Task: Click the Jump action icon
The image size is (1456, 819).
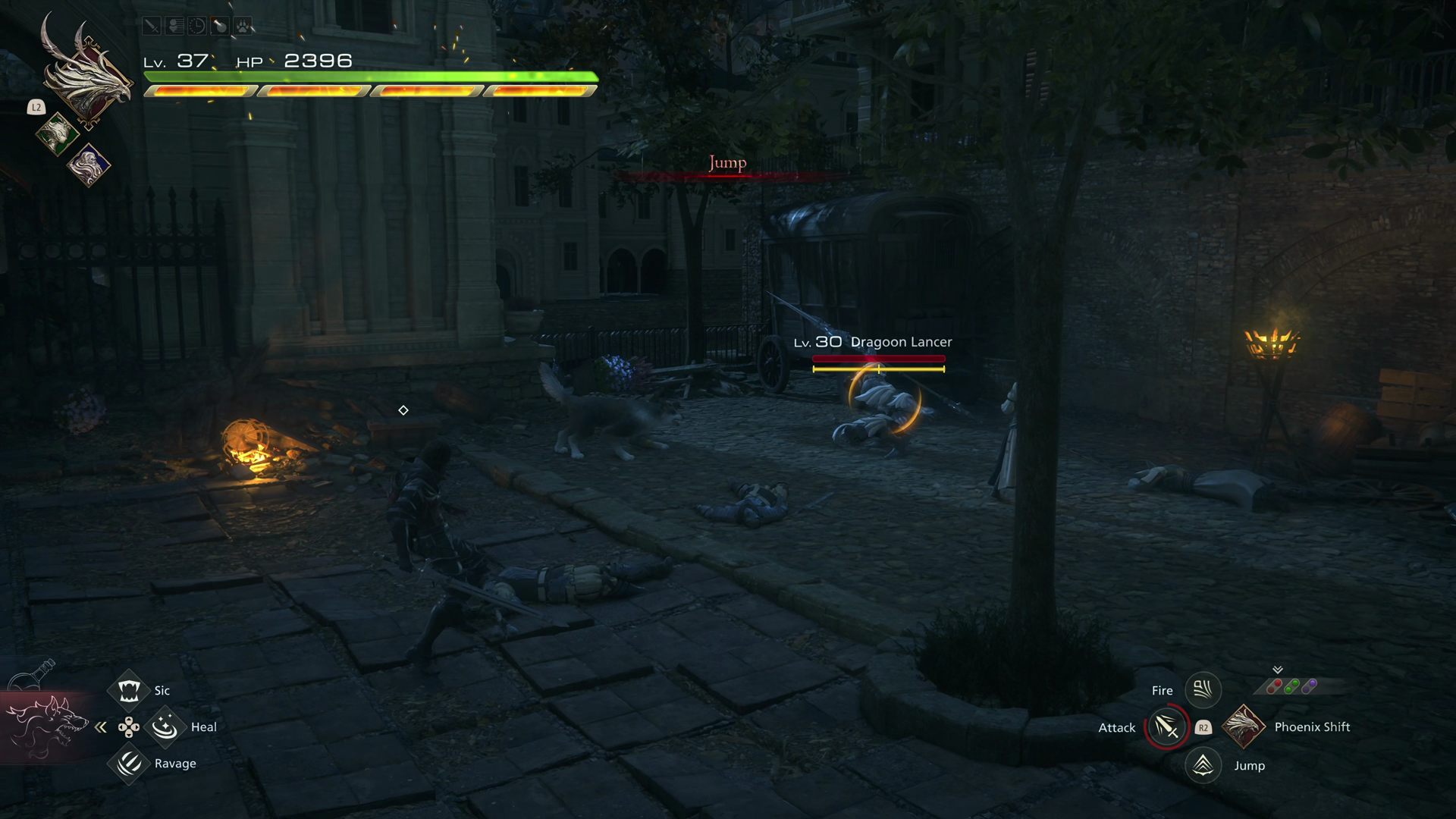Action: [1203, 765]
